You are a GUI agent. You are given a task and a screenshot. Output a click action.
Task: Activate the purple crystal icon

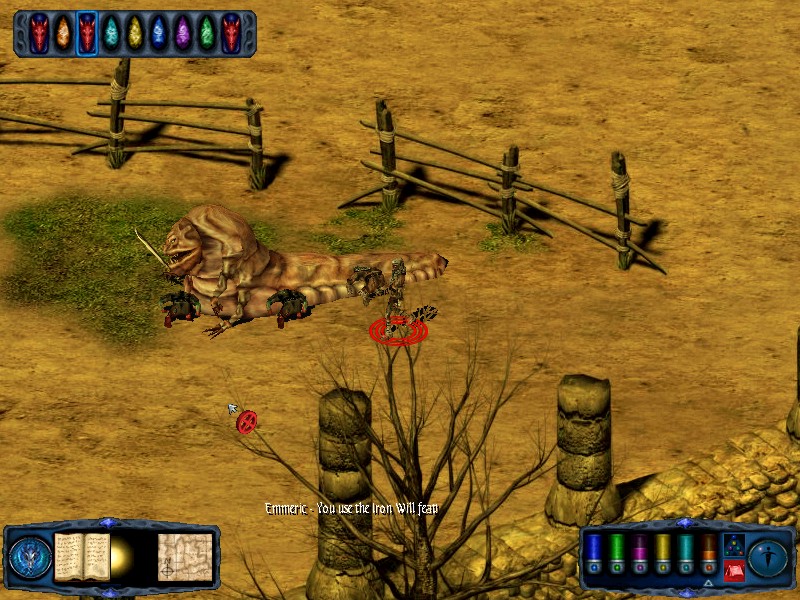(183, 33)
